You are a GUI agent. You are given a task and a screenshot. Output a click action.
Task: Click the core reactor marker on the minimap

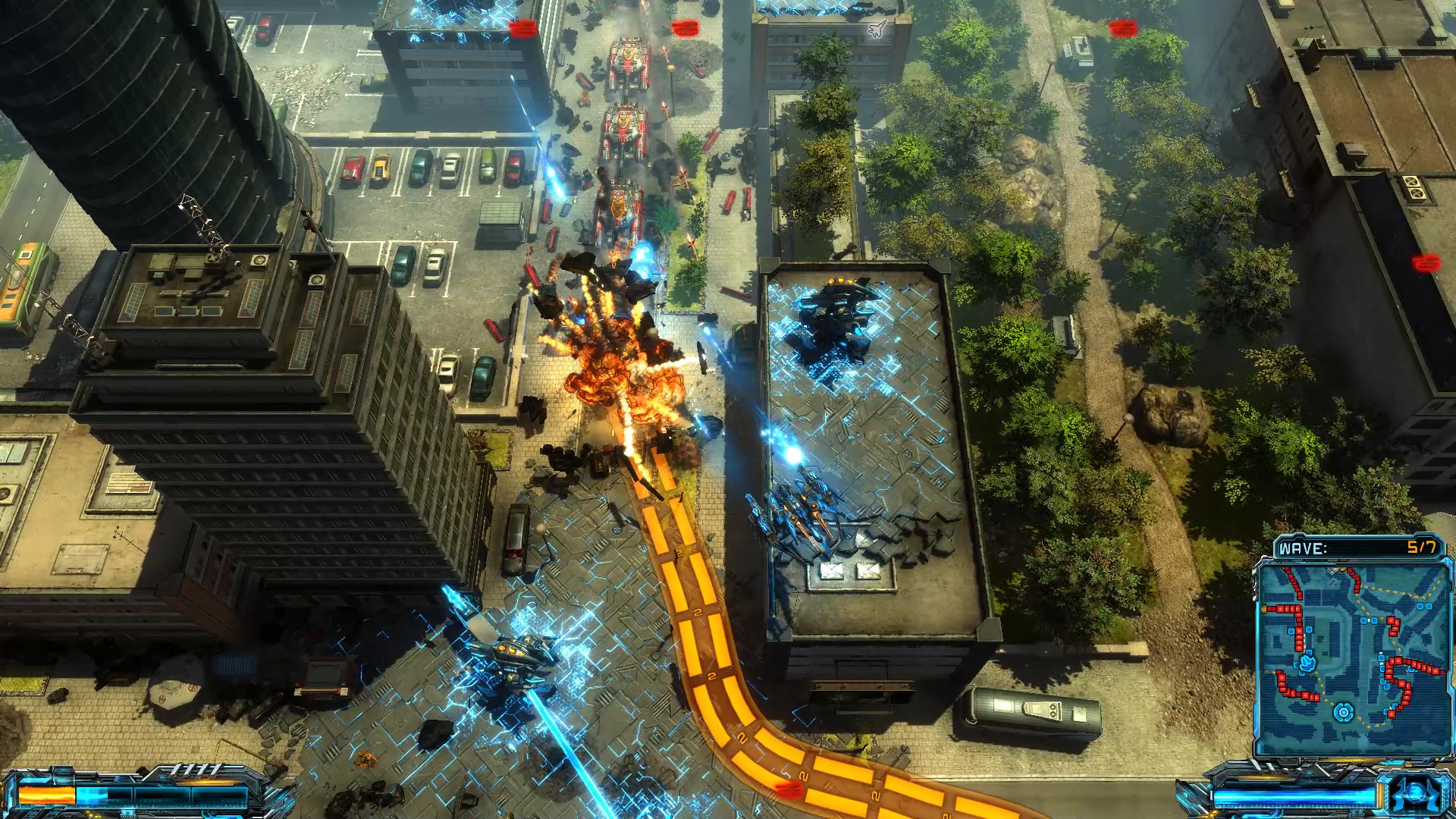tap(1344, 711)
